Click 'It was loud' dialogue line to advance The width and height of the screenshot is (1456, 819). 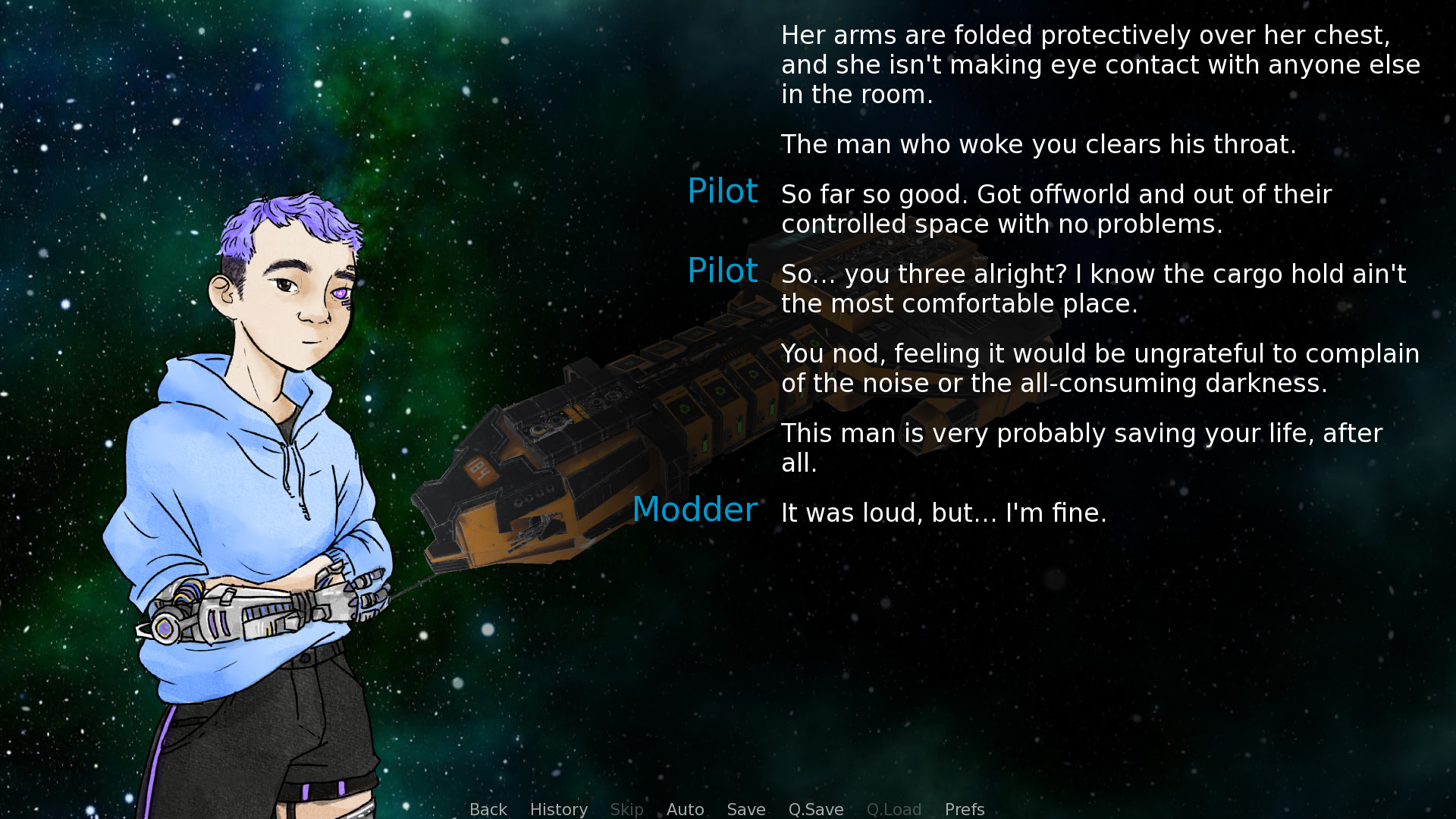943,513
